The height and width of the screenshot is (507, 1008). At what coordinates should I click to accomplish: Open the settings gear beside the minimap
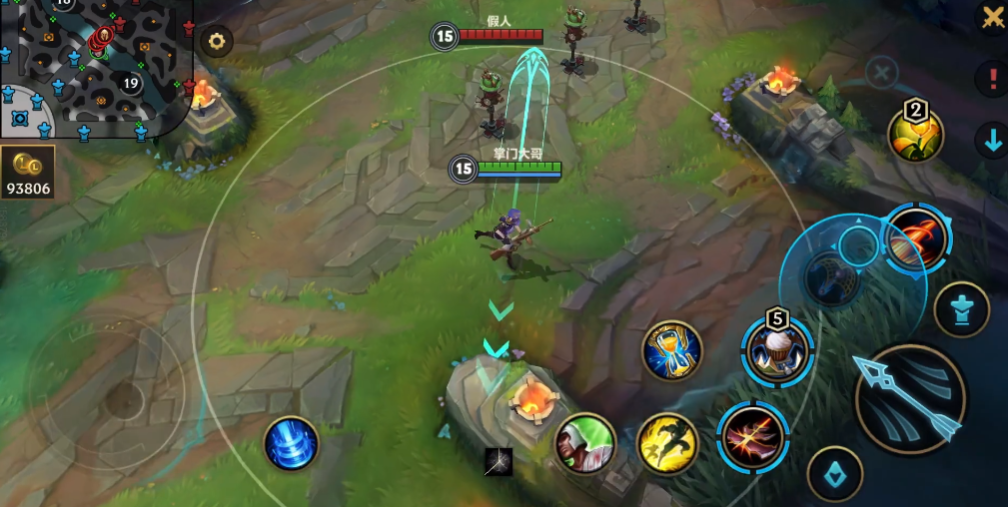tap(216, 41)
